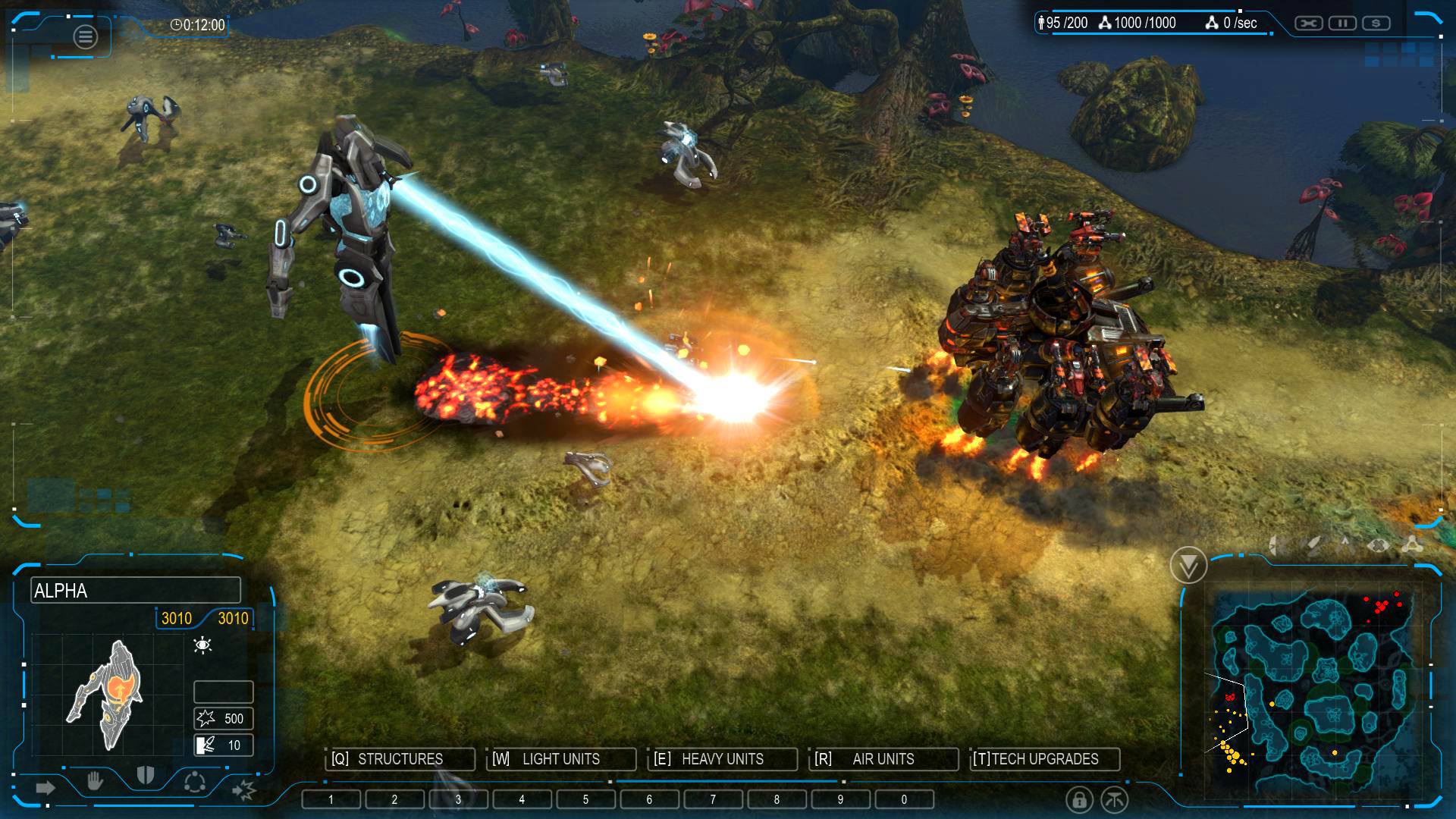Pause the game with the pause button
This screenshot has height=819, width=1456.
click(1342, 24)
